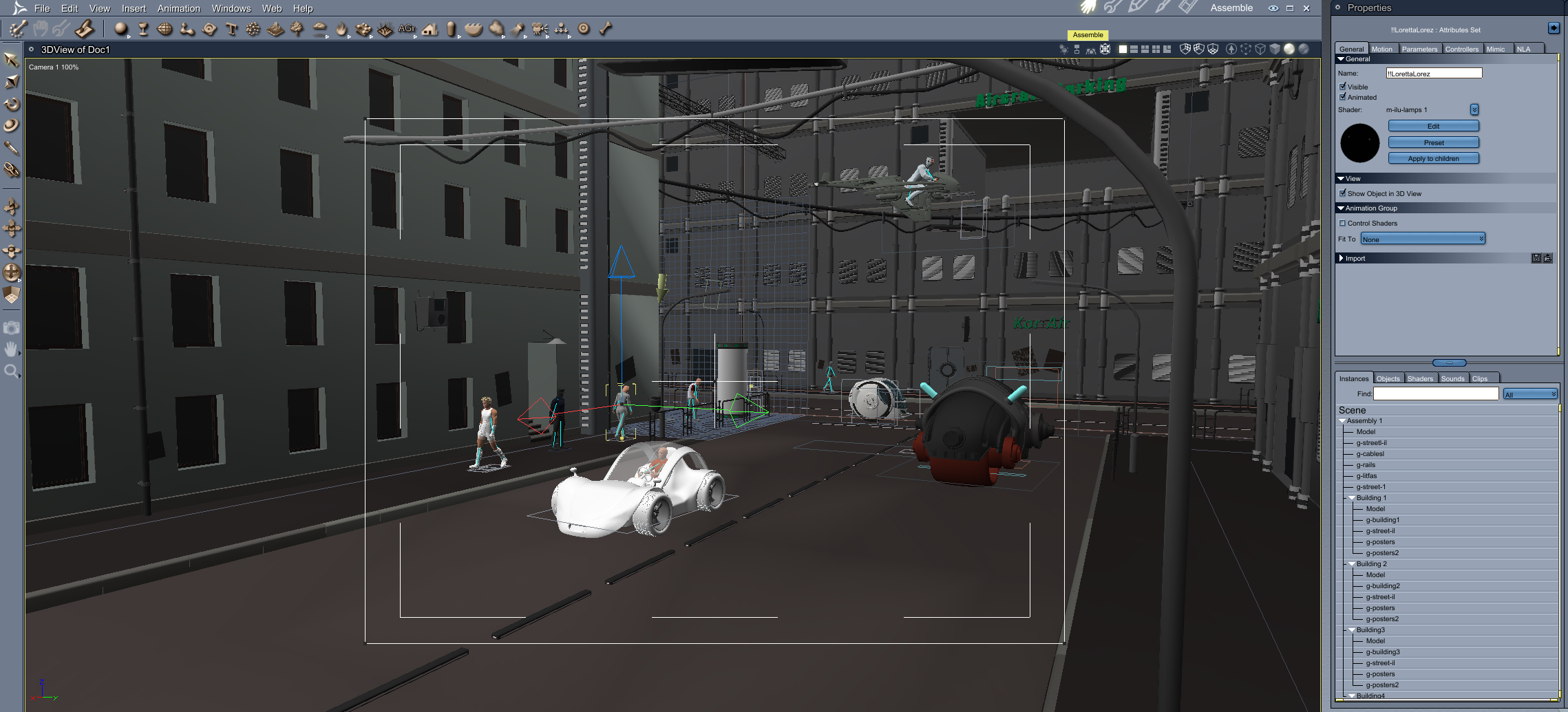Close the application window

(1306, 8)
